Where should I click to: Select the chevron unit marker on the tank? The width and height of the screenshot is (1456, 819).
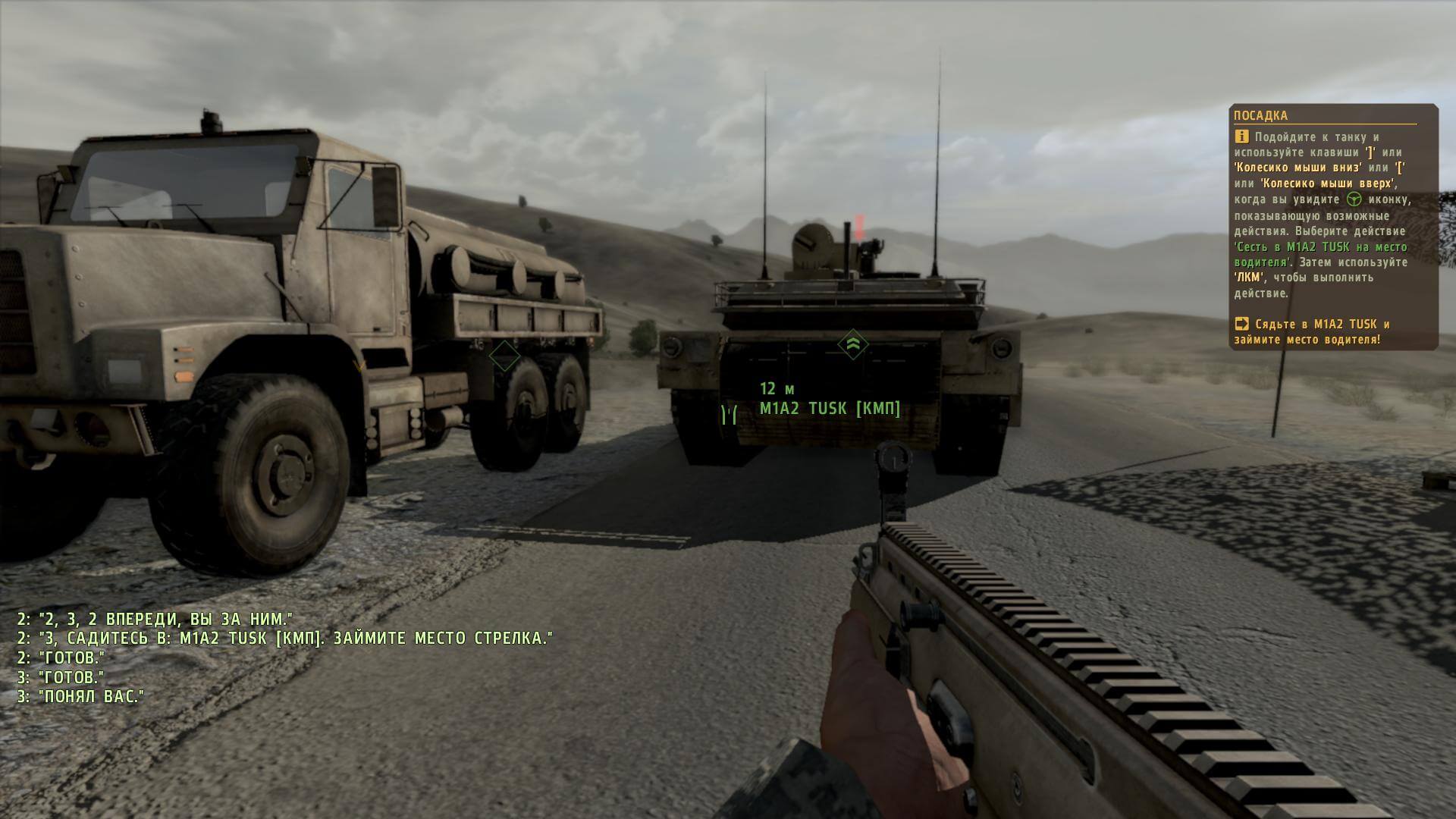(x=852, y=344)
